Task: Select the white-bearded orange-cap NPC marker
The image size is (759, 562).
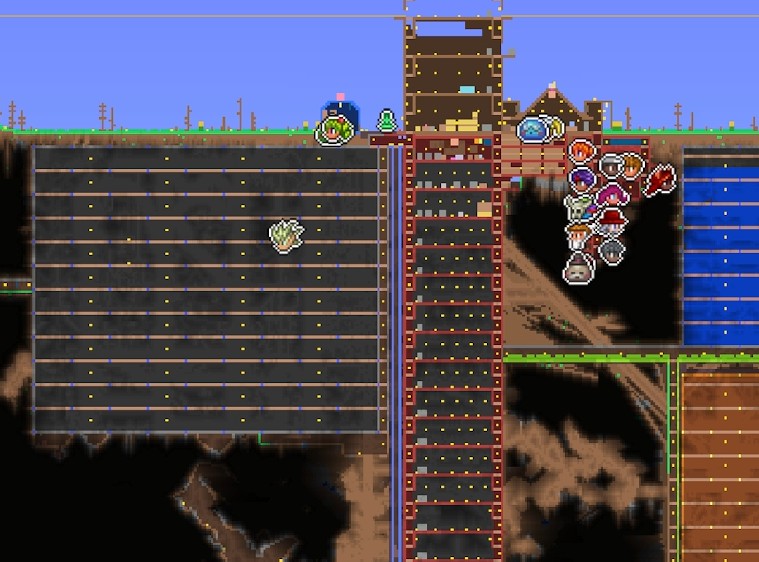Action: click(x=579, y=236)
